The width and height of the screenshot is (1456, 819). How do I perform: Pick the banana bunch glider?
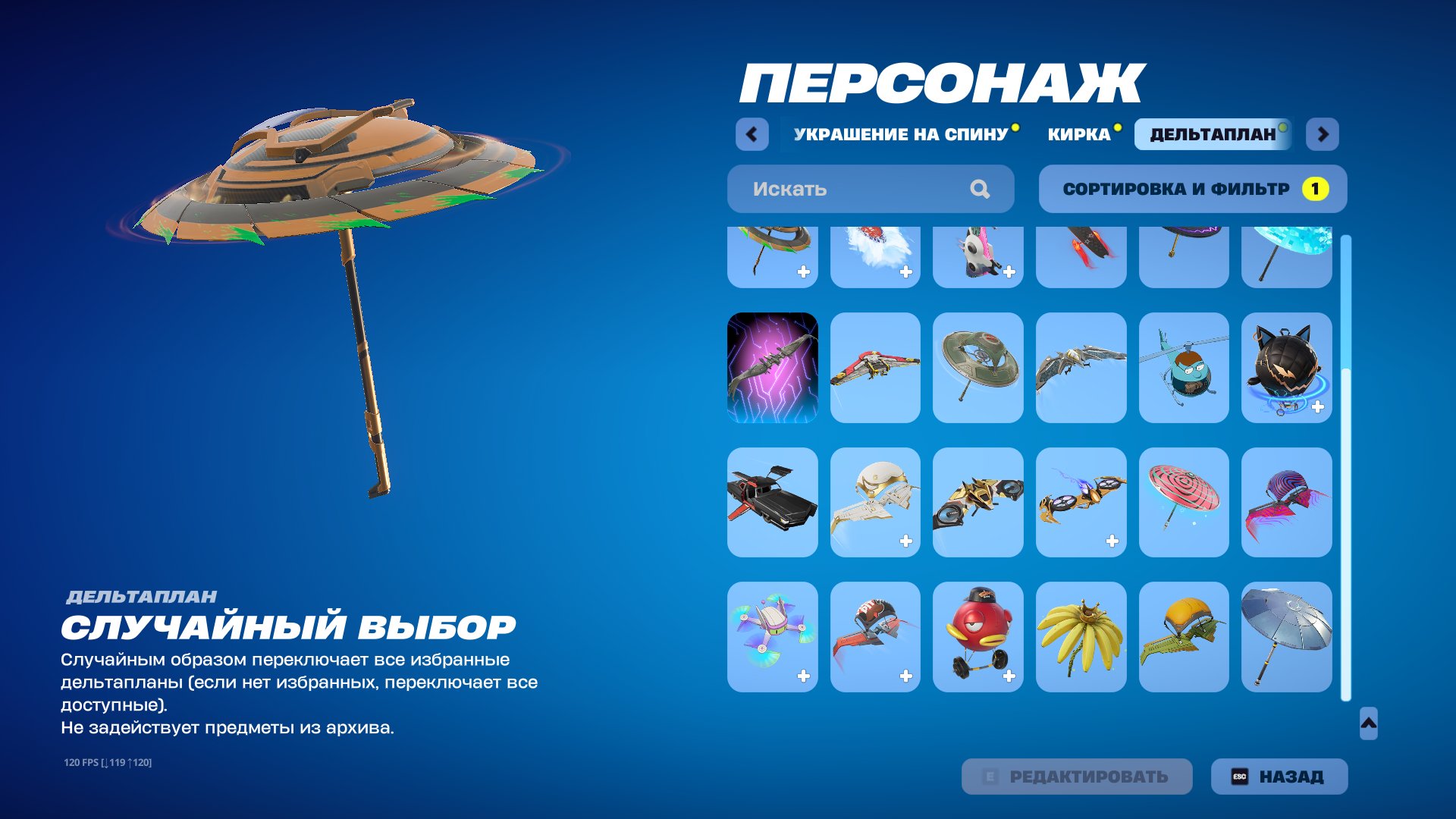(1081, 635)
